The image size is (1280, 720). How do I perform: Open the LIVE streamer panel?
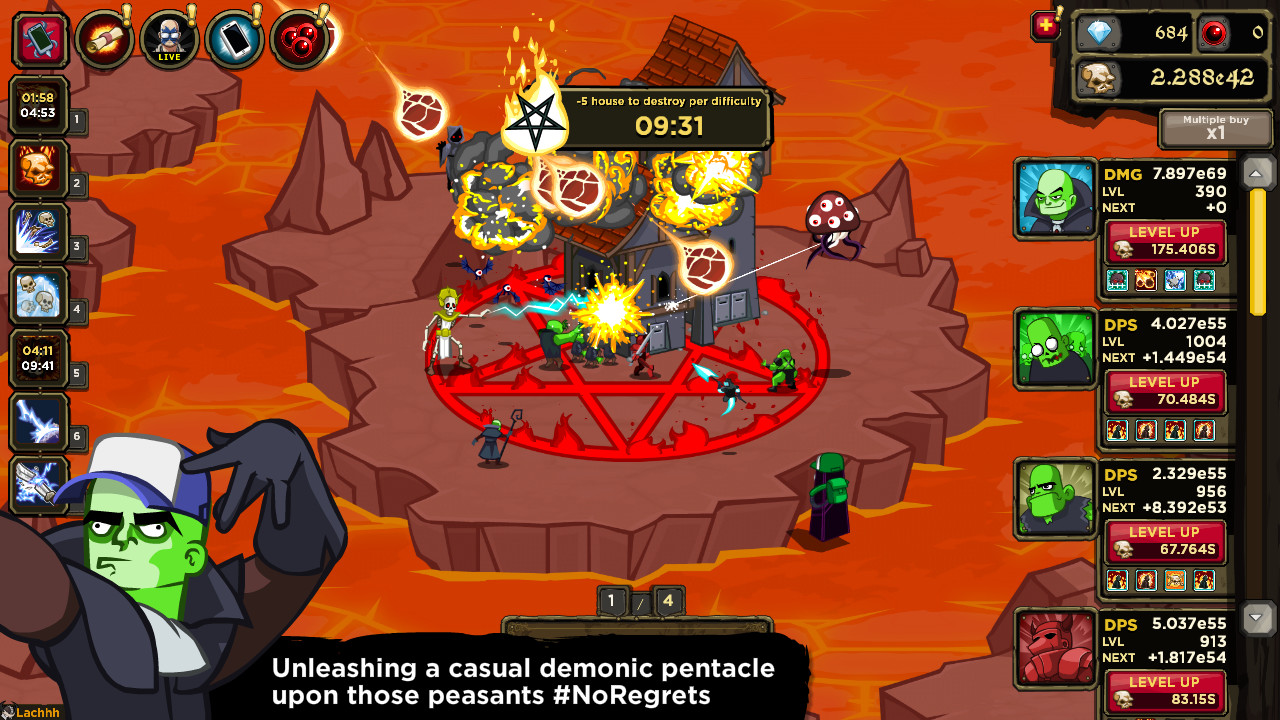coord(169,38)
